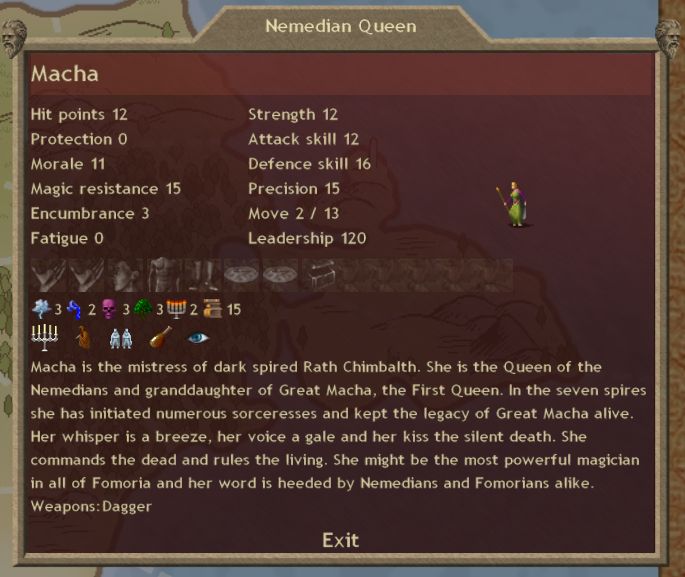Select the blue eye ability icon
The width and height of the screenshot is (685, 577).
point(198,337)
